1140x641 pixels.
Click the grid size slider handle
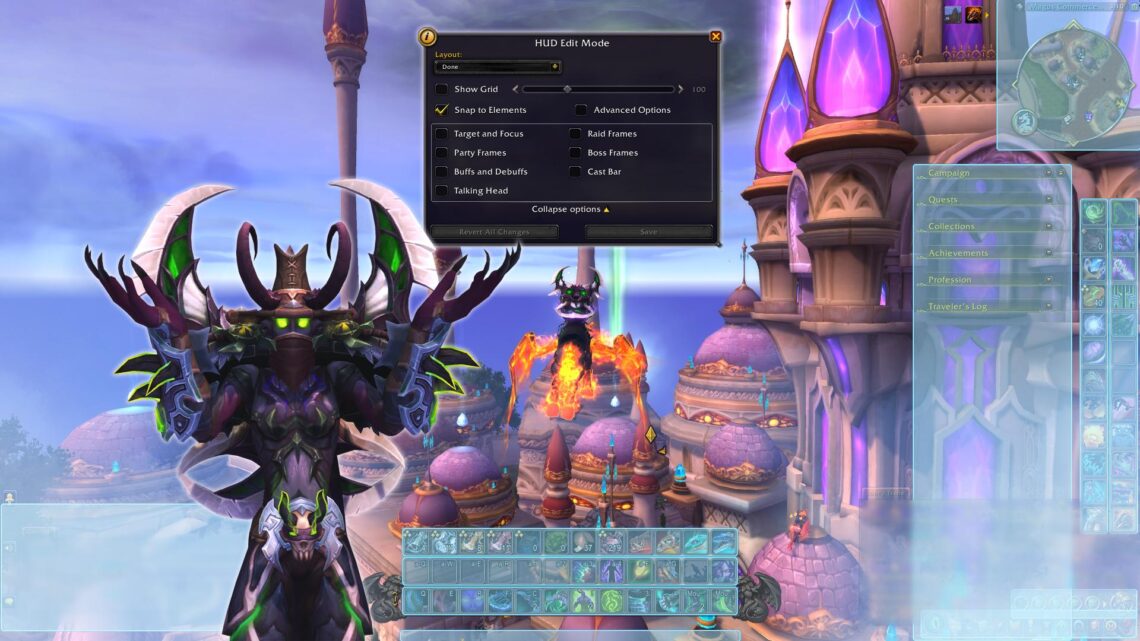click(567, 90)
